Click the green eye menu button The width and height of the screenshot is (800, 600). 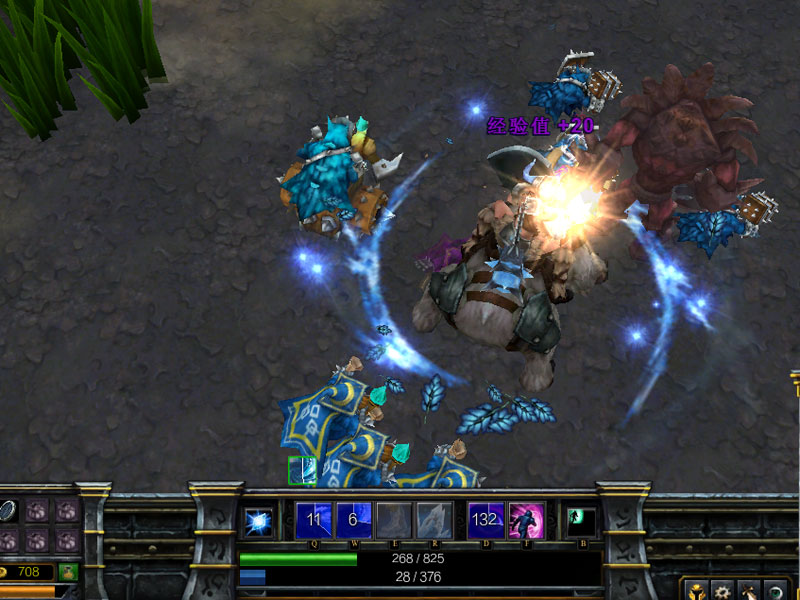pos(774,591)
